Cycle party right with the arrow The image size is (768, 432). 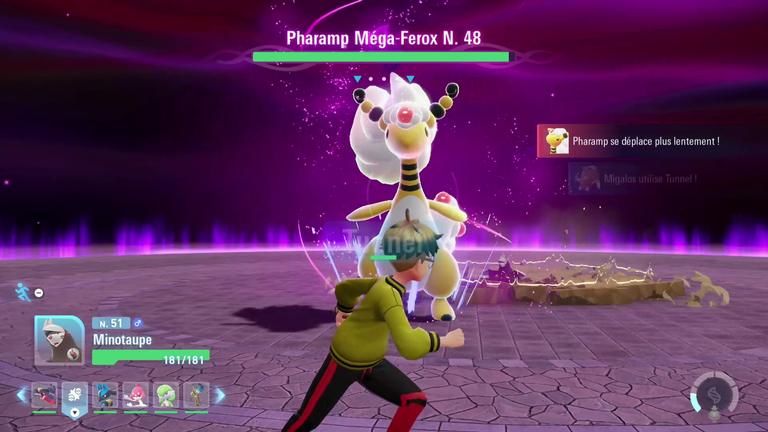[220, 395]
